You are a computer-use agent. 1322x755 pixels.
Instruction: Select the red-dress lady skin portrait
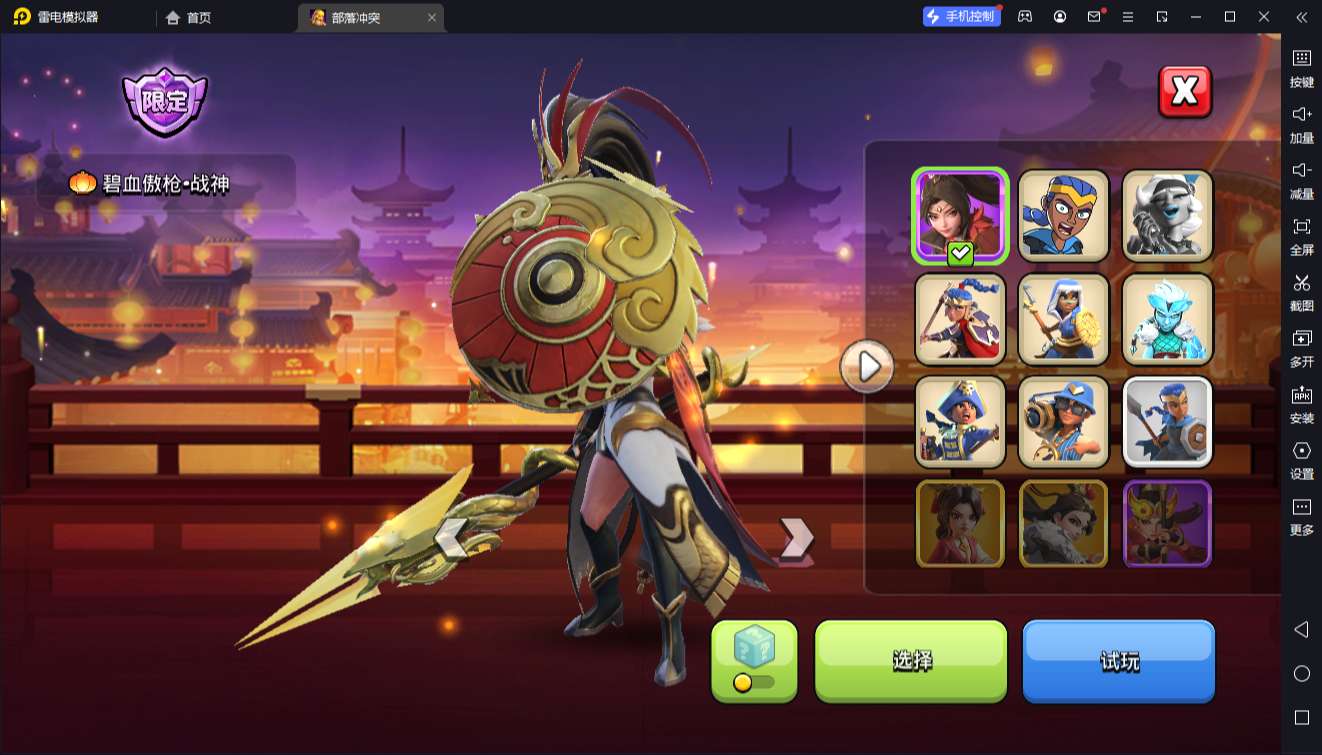click(960, 524)
